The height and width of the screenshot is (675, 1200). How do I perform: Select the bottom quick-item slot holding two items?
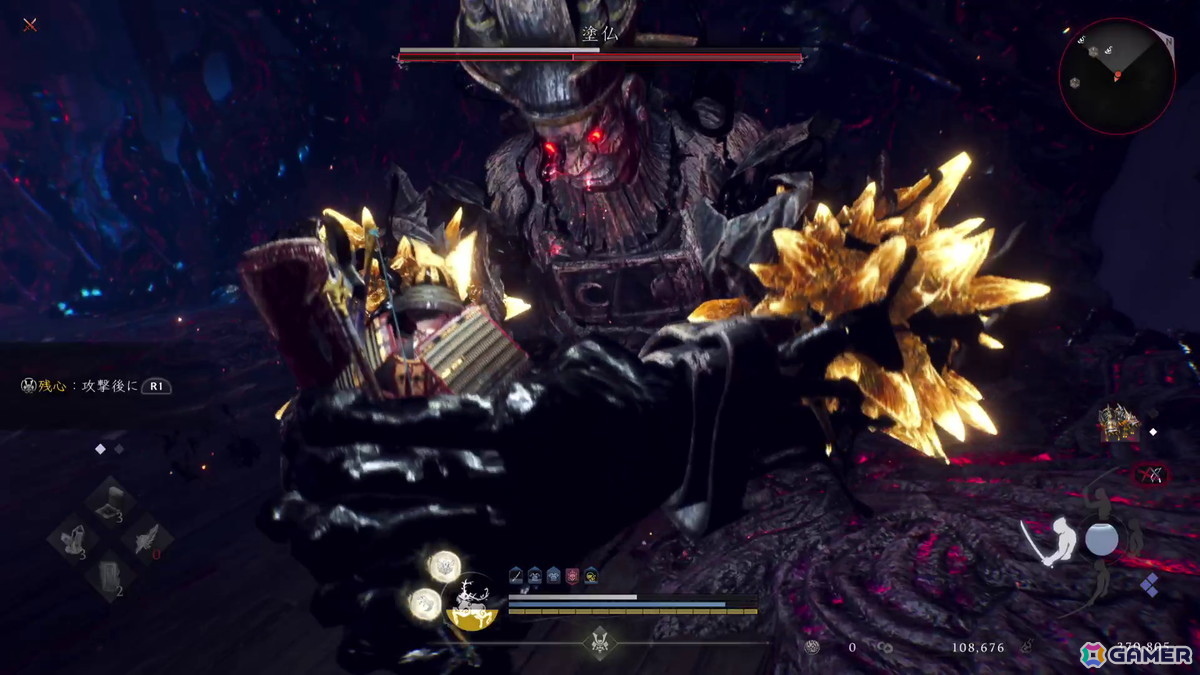click(x=110, y=578)
